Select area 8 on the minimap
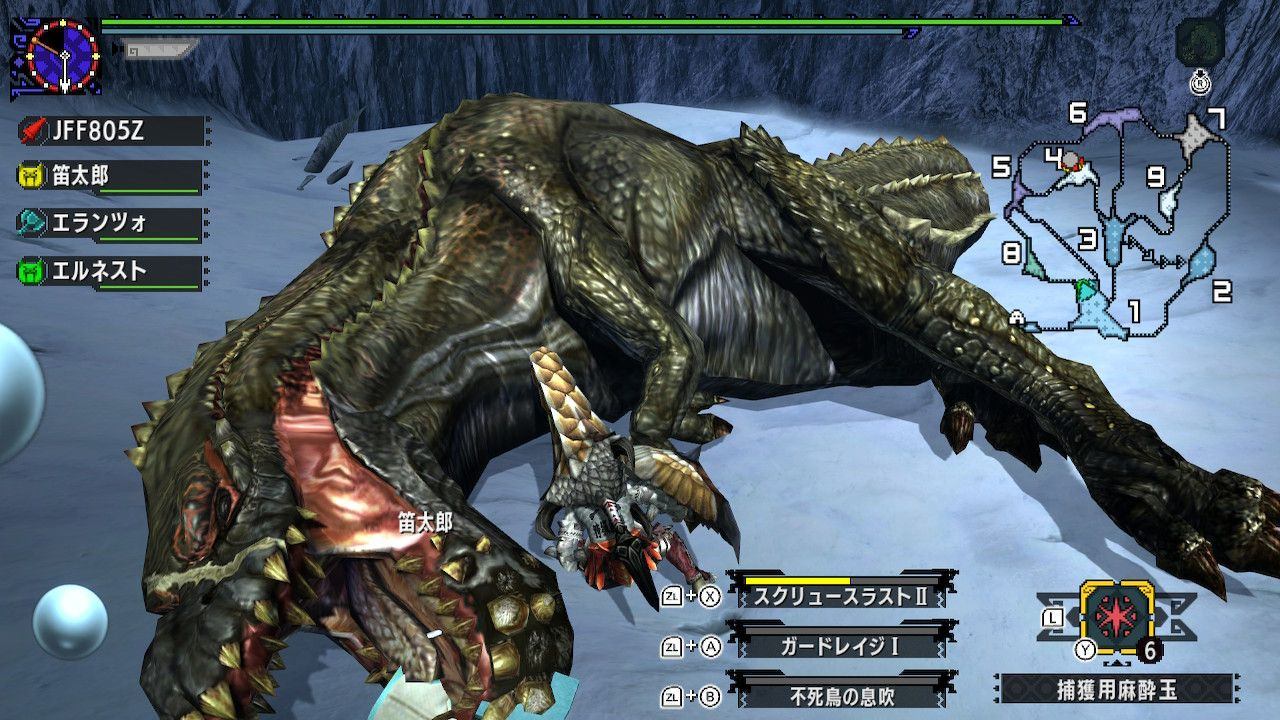The image size is (1280, 720). [1031, 262]
